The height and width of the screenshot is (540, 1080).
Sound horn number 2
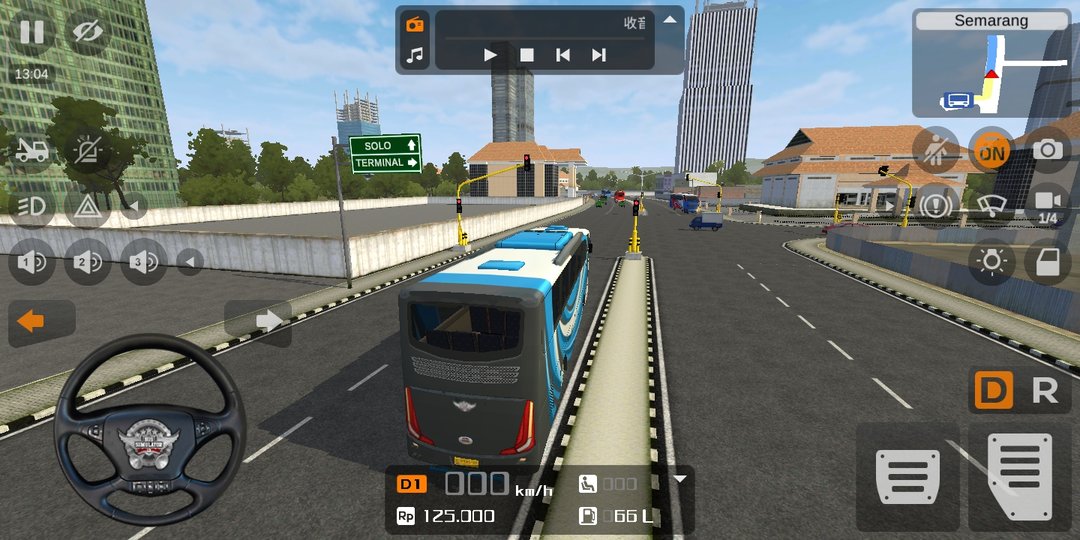[x=87, y=262]
